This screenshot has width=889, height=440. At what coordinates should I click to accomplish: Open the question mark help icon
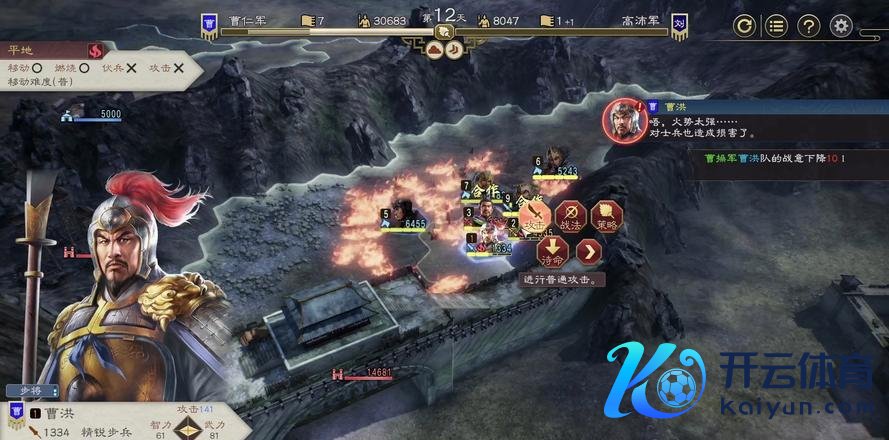[x=809, y=26]
